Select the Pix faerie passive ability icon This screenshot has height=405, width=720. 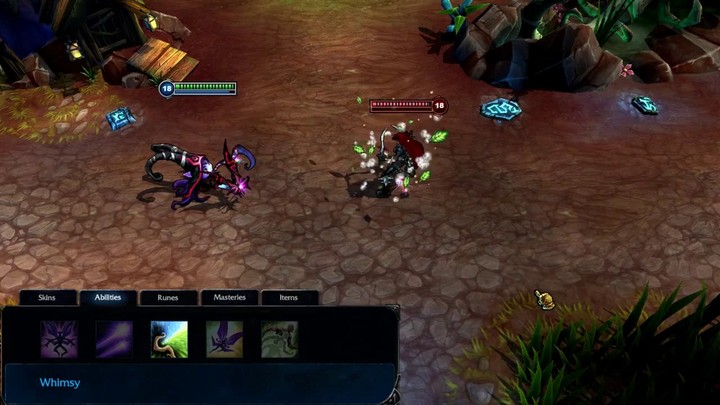pyautogui.click(x=59, y=339)
